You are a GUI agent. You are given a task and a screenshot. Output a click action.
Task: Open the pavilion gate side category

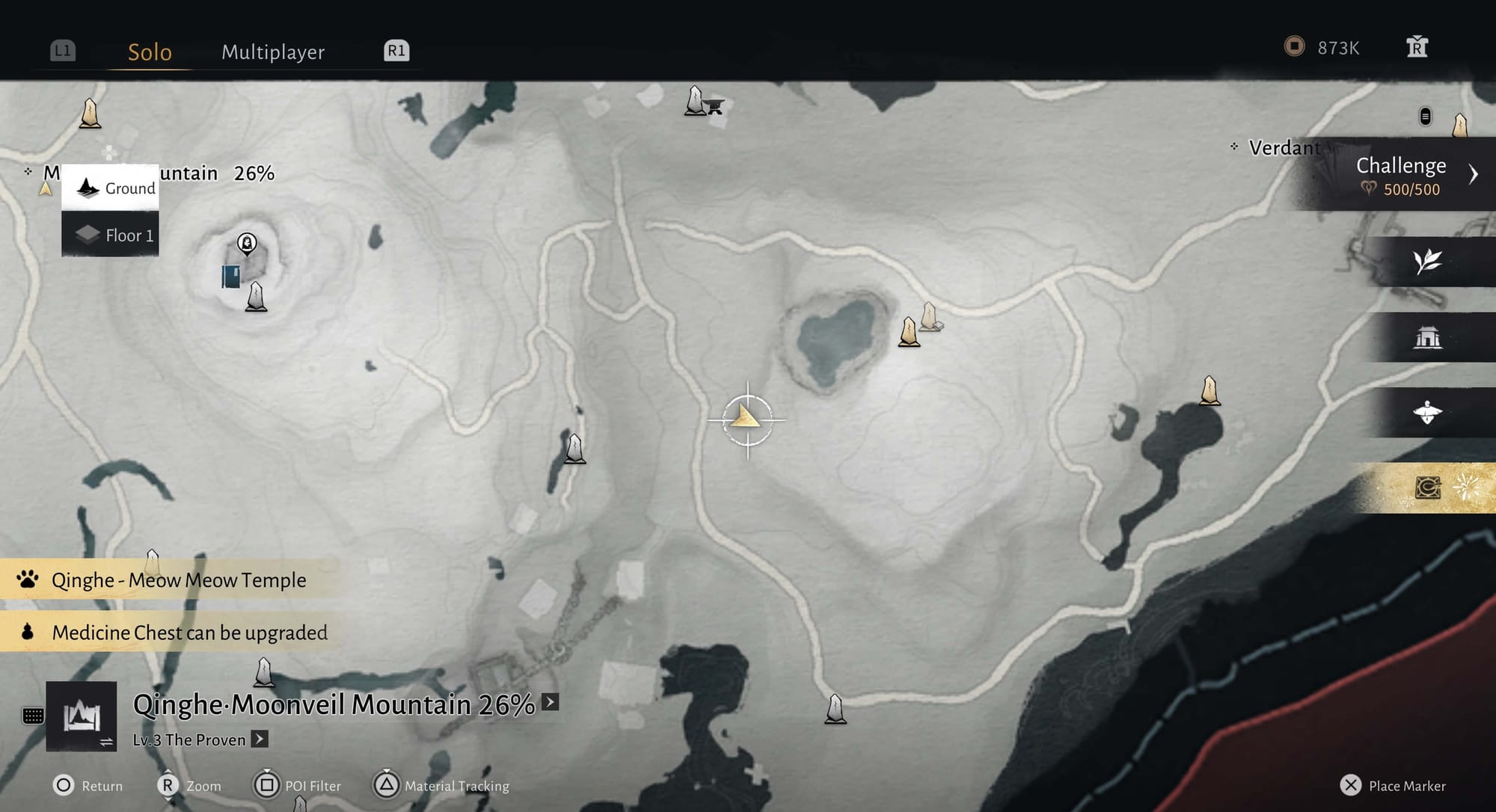point(1427,337)
